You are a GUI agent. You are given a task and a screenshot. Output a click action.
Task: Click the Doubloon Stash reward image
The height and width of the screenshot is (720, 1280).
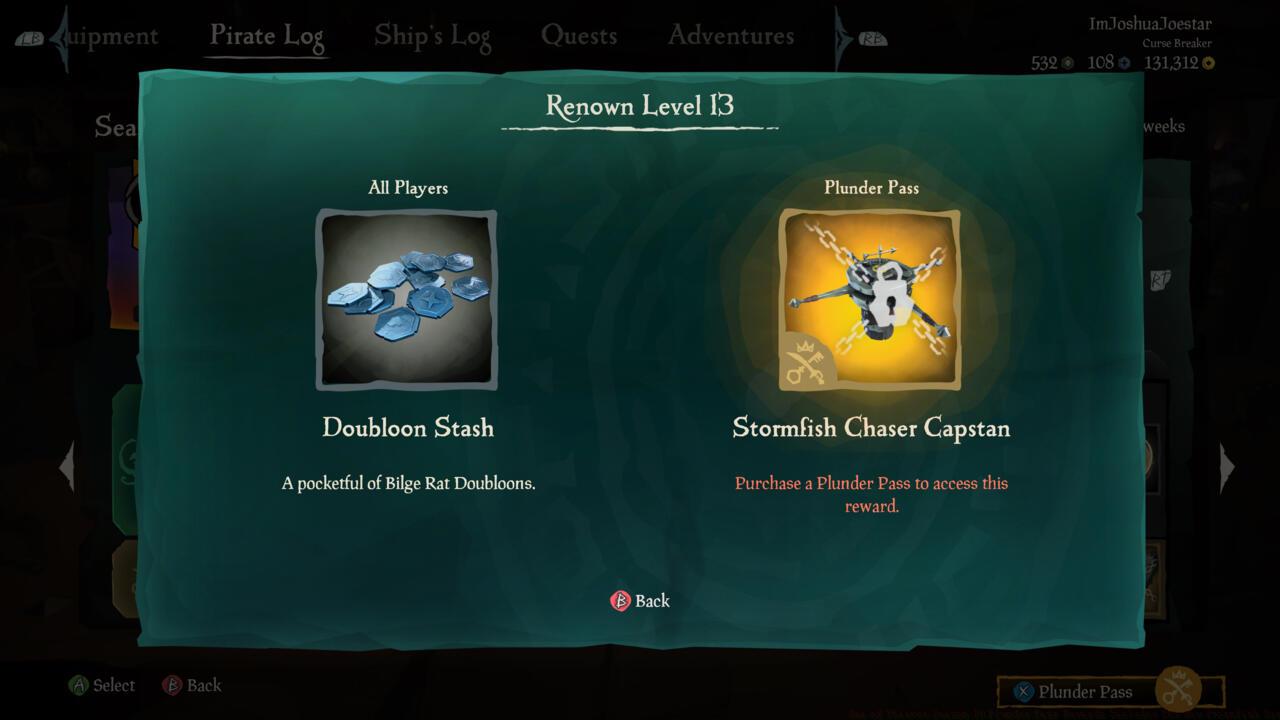click(406, 298)
